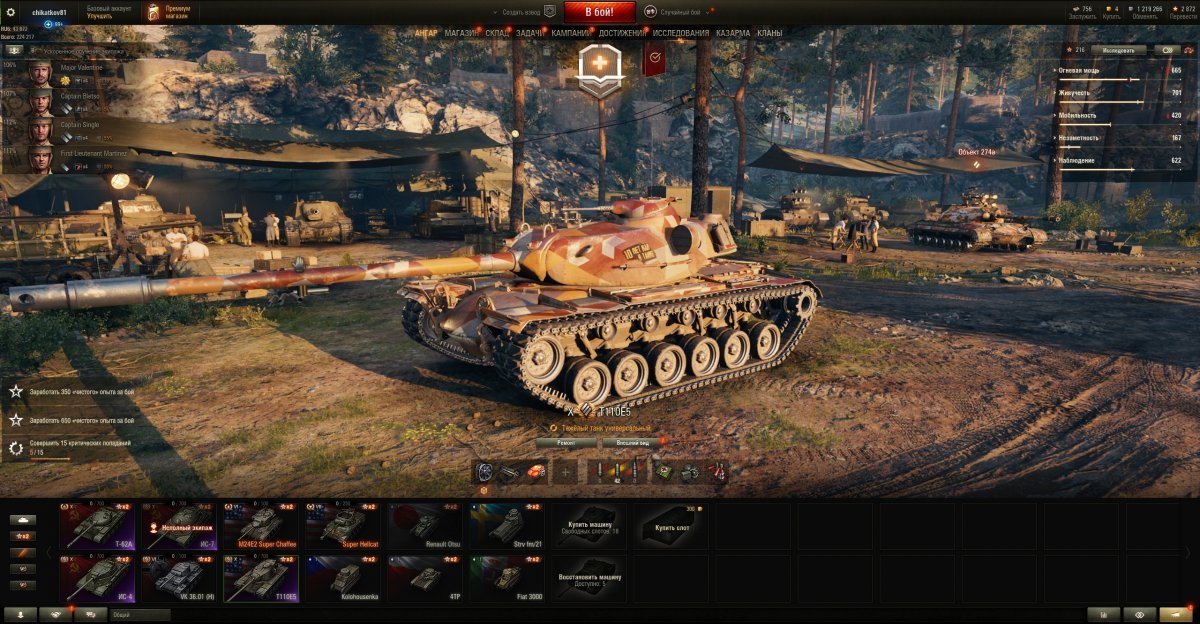Image resolution: width=1200 pixels, height=624 pixels.
Task: Click the Исследовать button
Action: coord(1117,49)
